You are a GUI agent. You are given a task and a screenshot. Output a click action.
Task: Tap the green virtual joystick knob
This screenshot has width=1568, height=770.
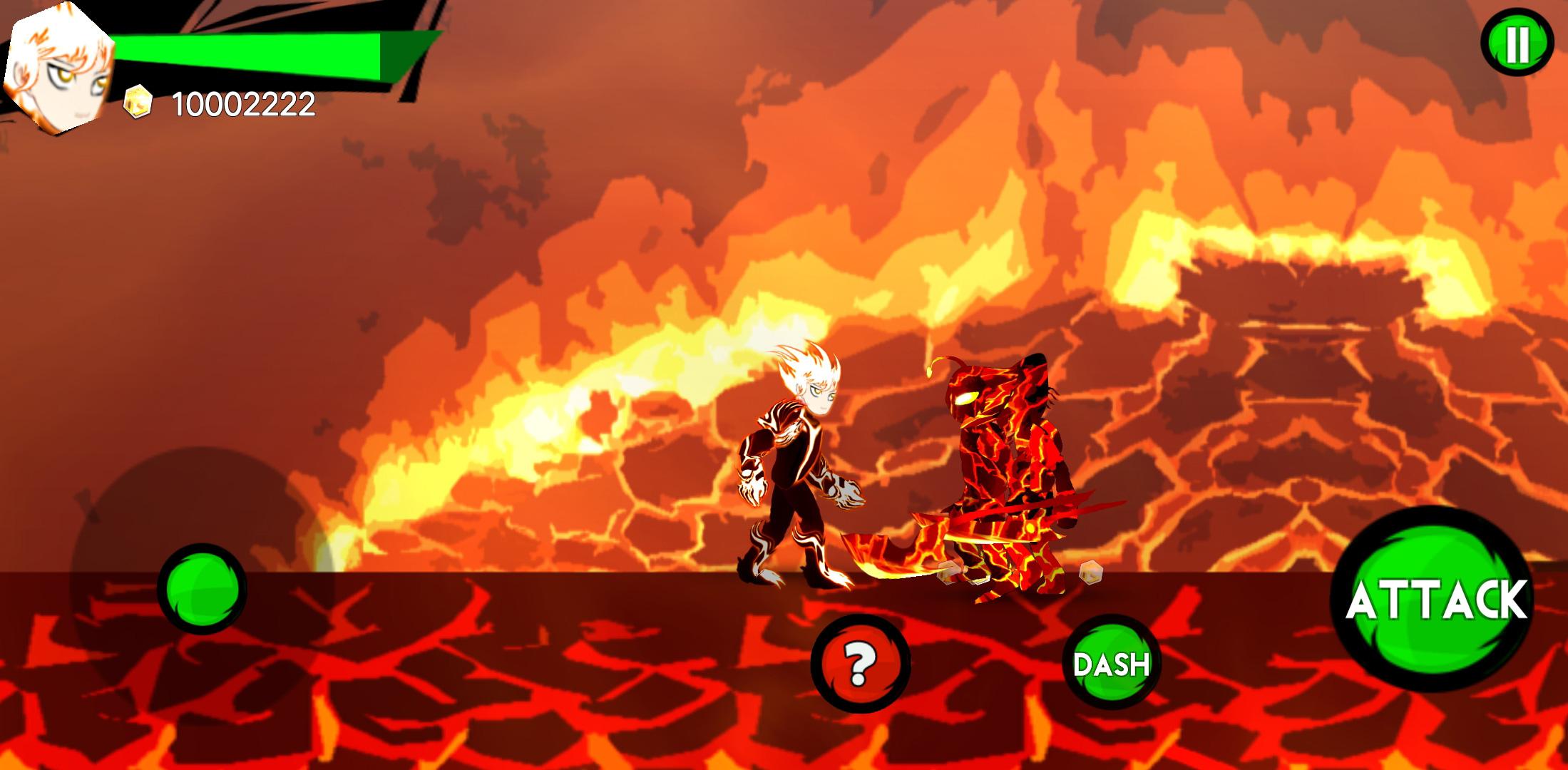(x=202, y=589)
